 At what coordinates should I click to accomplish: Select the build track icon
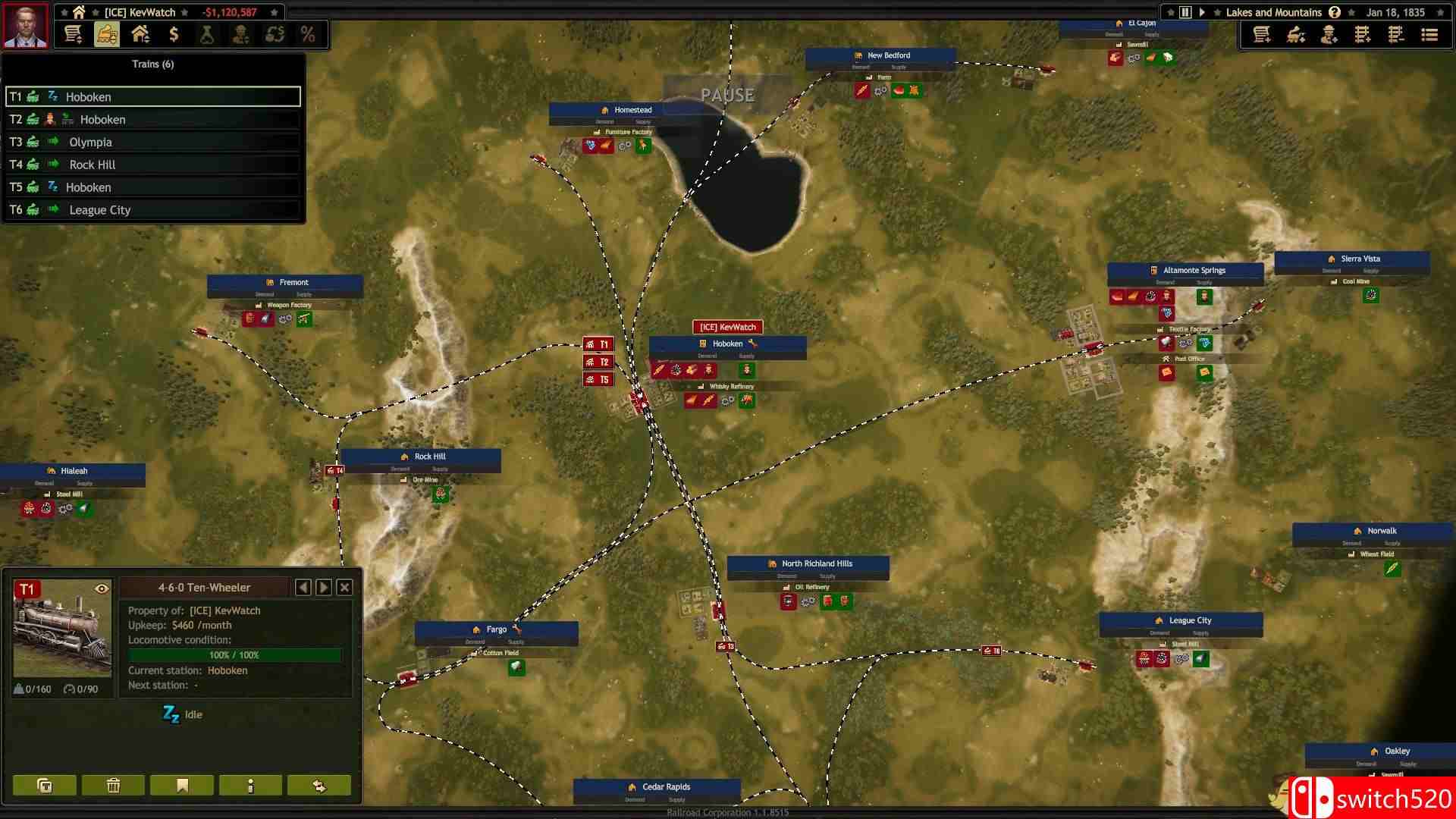[1363, 34]
